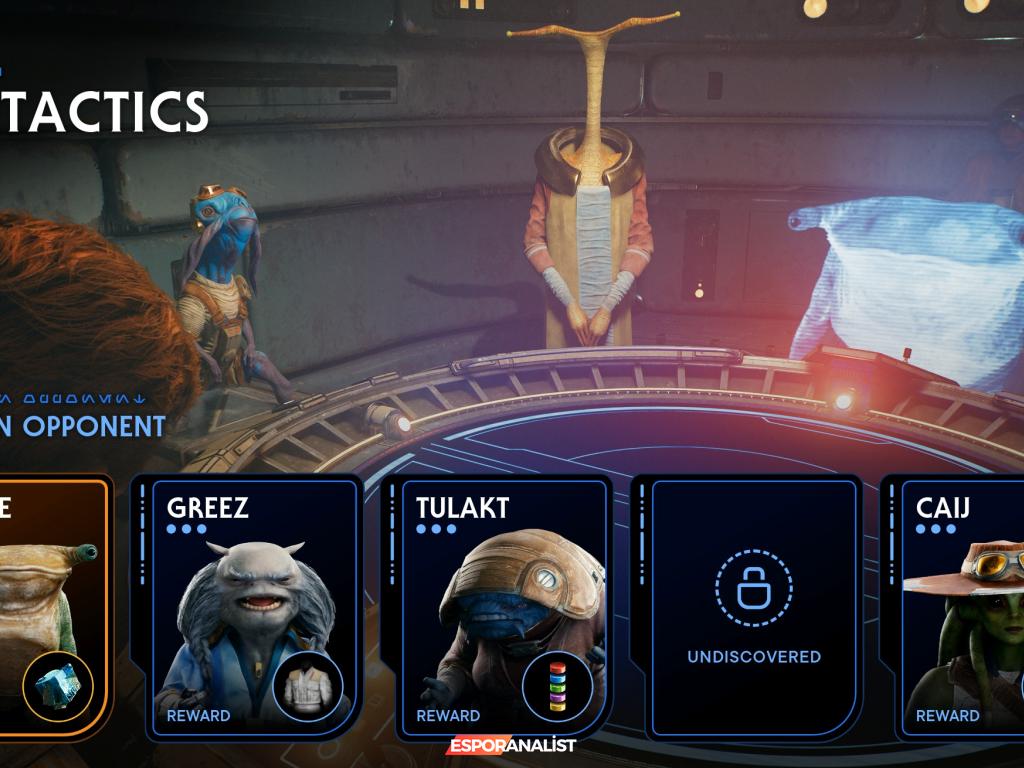This screenshot has height=768, width=1024.
Task: Inspect Tulakt's colored stack reward icon
Action: pyautogui.click(x=557, y=687)
